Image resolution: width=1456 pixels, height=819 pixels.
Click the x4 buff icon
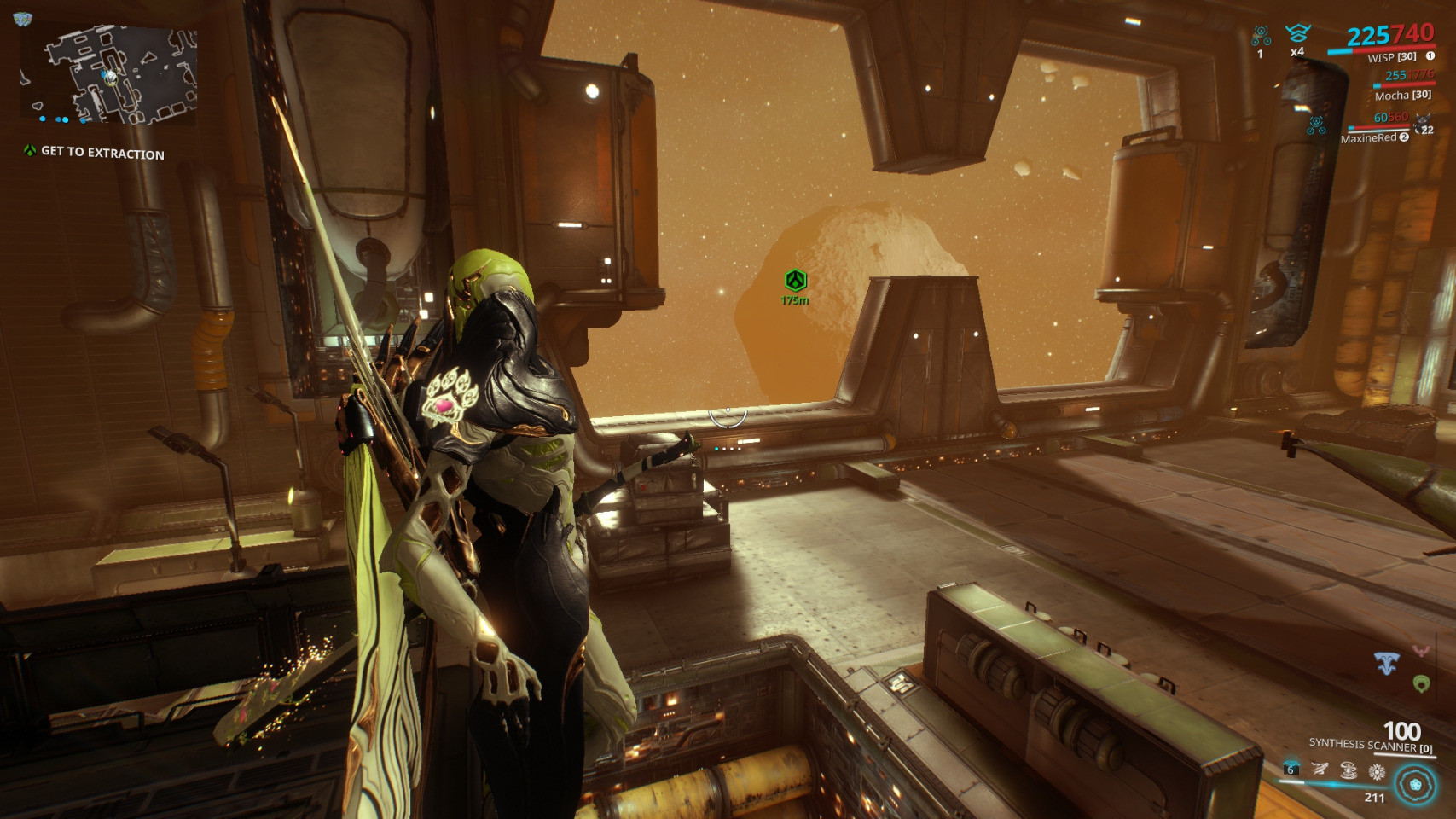[x=1297, y=35]
